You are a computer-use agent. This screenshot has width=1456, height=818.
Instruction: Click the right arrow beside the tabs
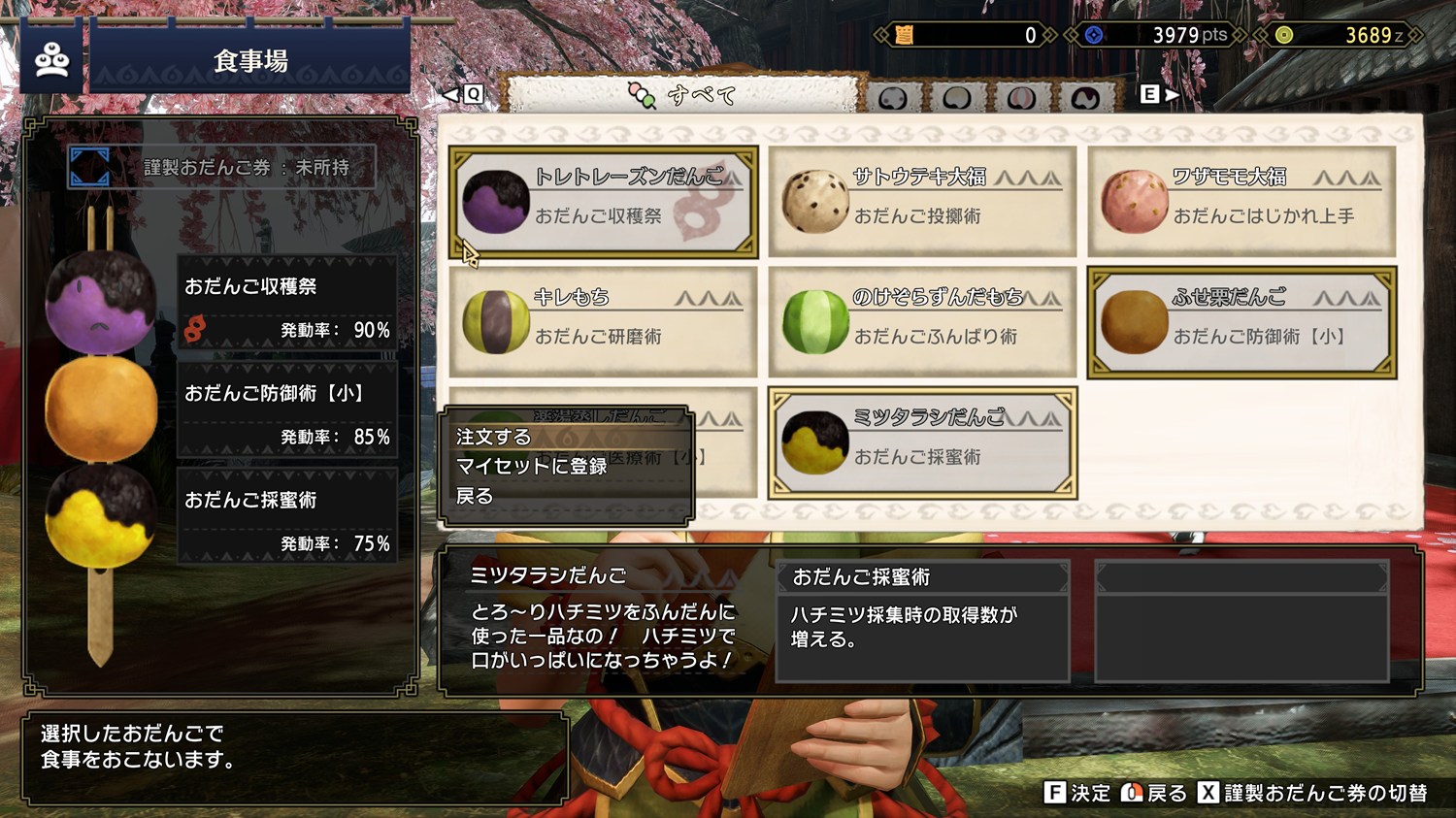tap(1172, 95)
